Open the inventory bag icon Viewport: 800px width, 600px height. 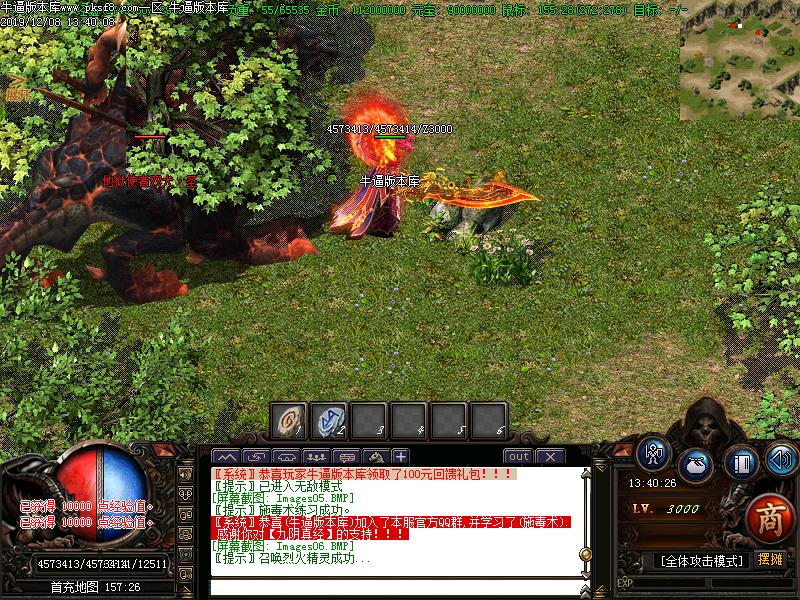tap(696, 465)
